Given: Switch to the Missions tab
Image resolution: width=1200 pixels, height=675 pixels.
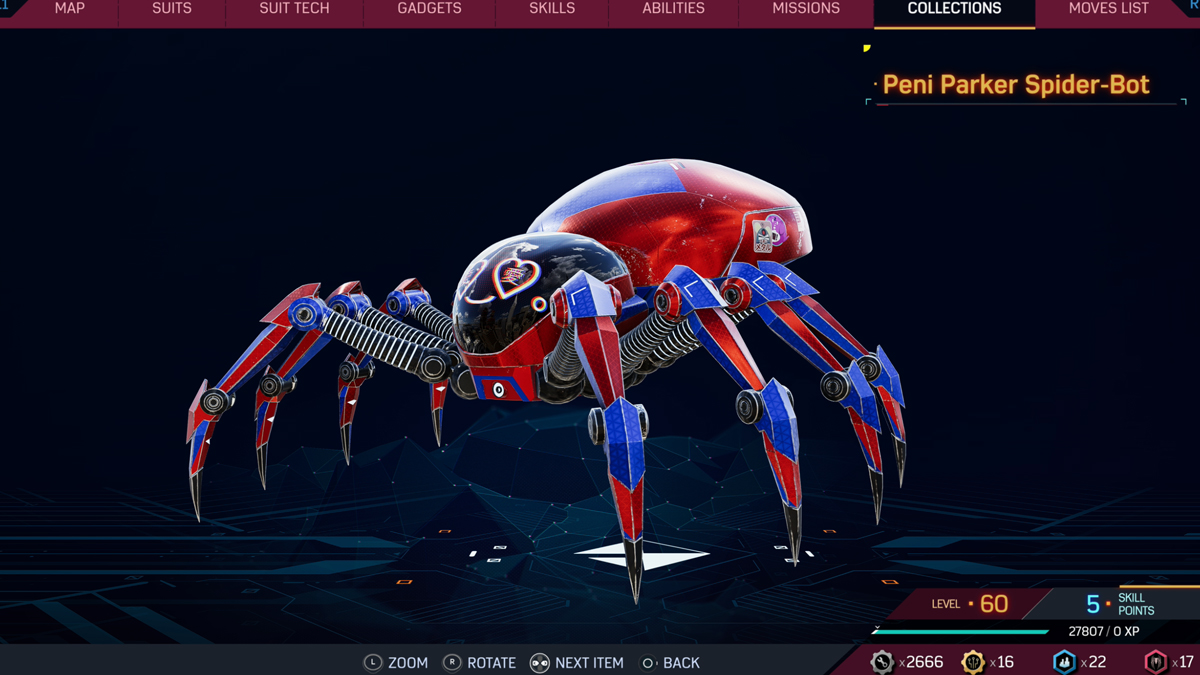Looking at the screenshot, I should (806, 9).
